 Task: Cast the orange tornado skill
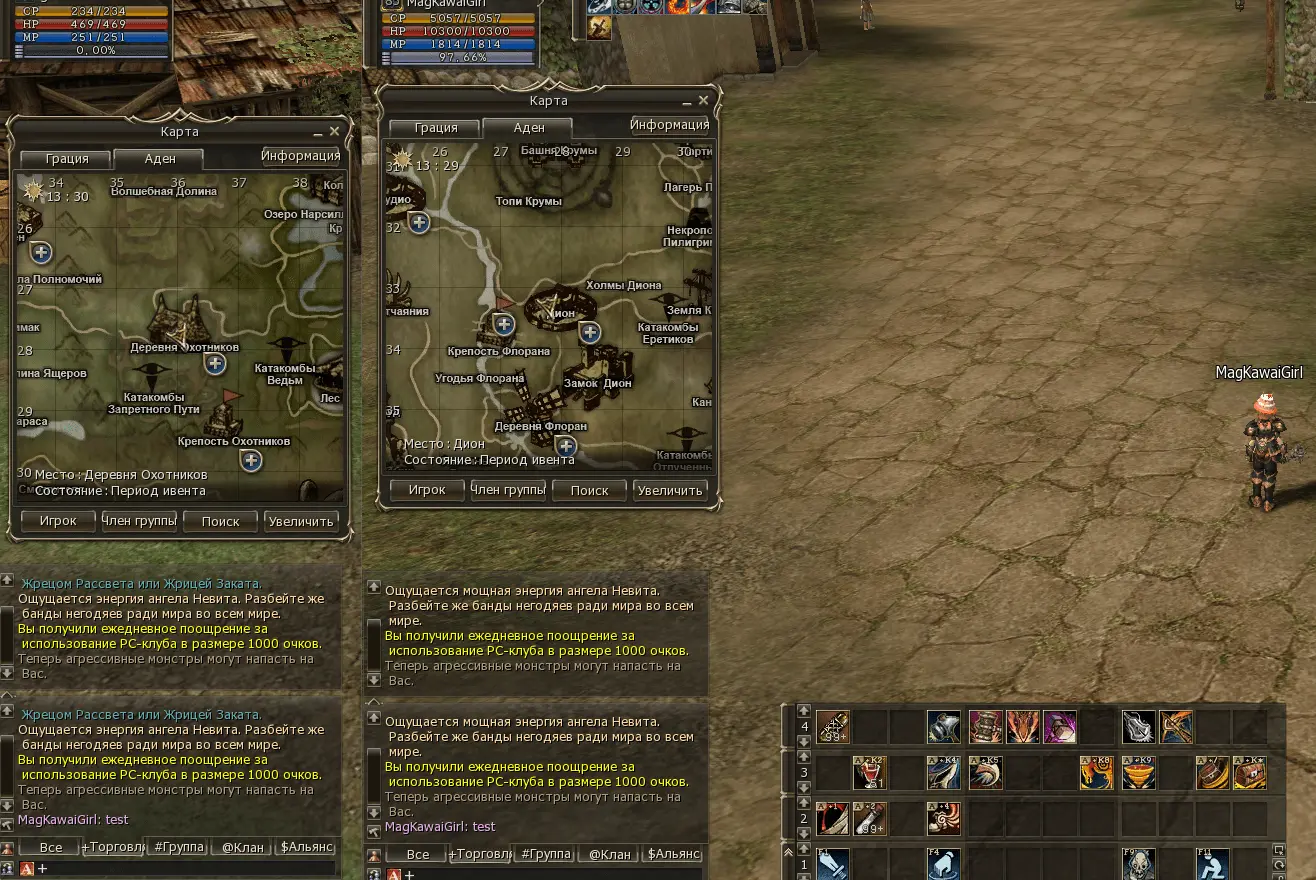(x=1138, y=772)
